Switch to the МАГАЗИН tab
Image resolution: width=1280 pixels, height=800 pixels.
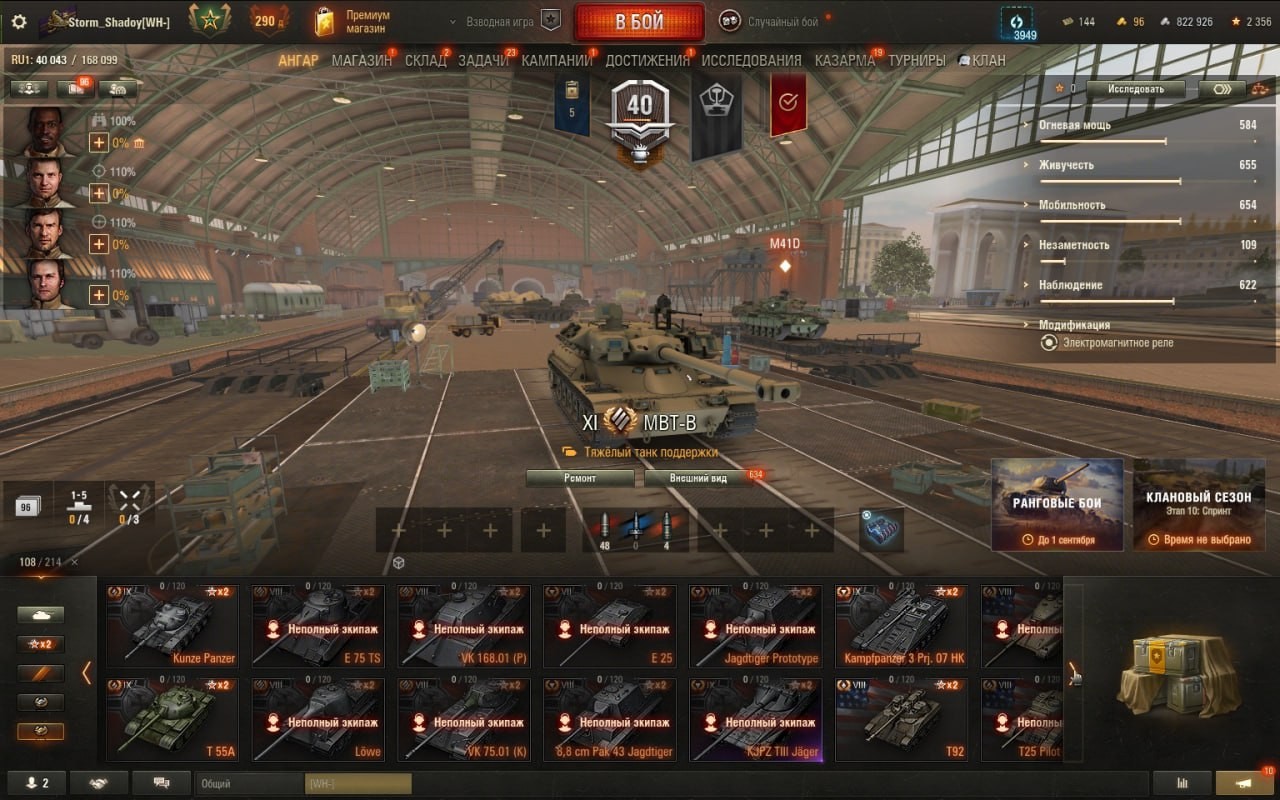click(x=361, y=61)
